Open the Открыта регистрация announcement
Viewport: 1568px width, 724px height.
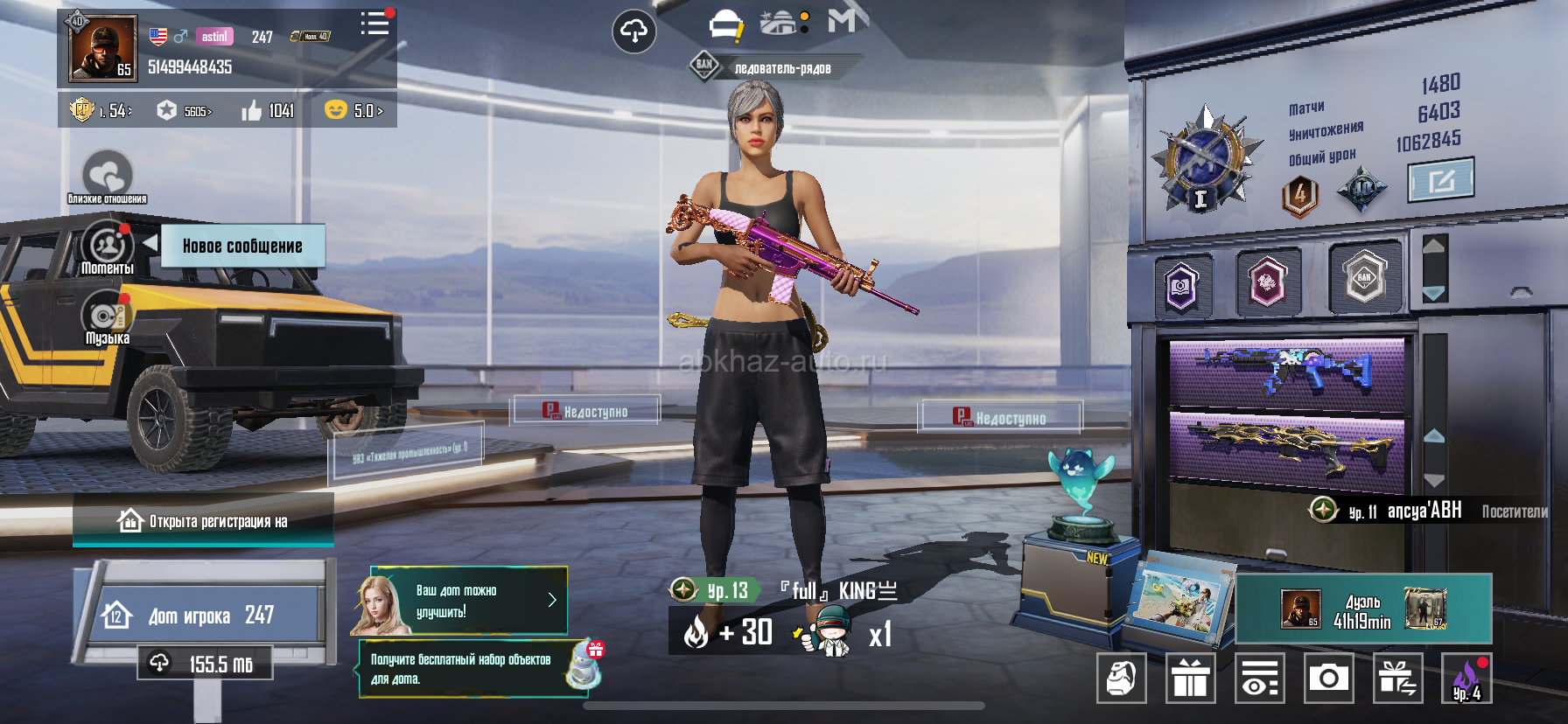(x=203, y=522)
